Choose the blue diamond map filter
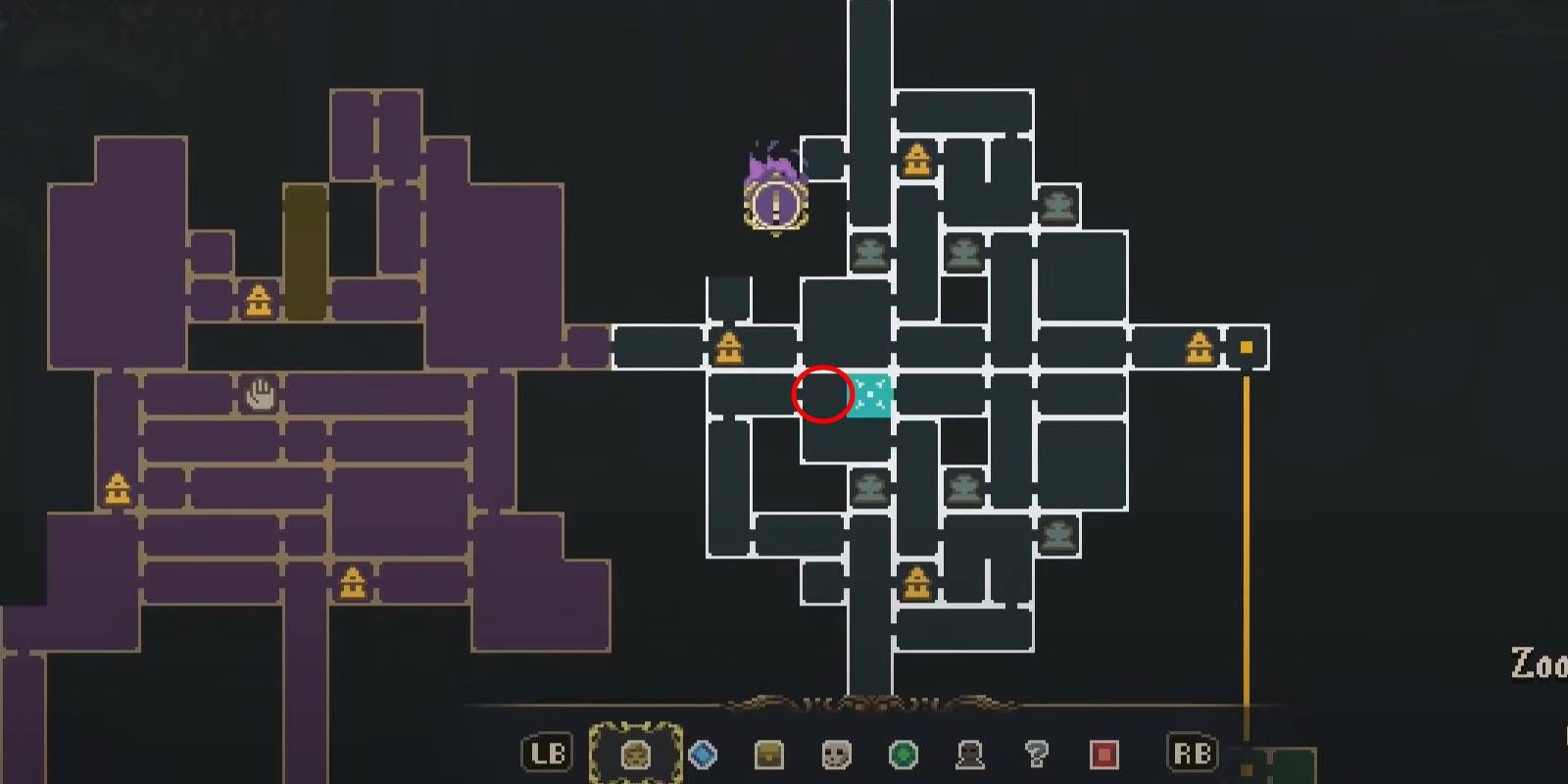The height and width of the screenshot is (784, 1568). point(703,755)
